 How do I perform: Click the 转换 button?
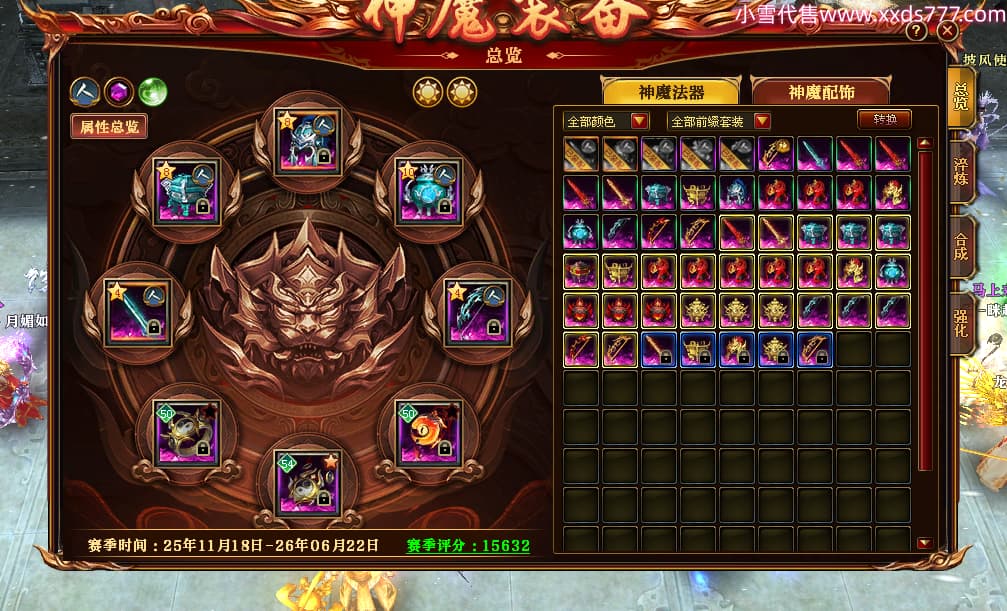(x=885, y=119)
